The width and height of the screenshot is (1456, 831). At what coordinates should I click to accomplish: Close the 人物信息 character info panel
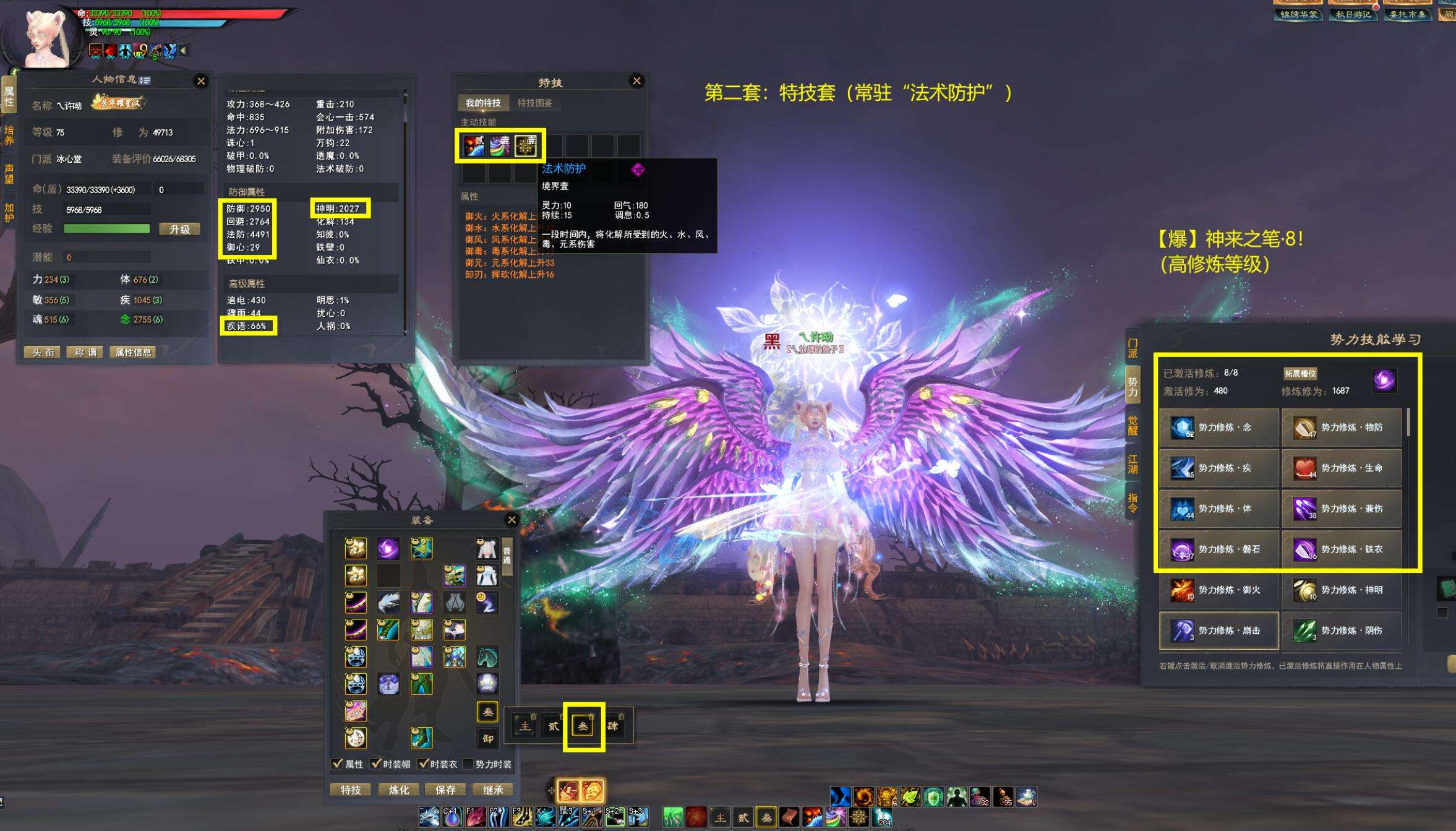click(x=201, y=81)
